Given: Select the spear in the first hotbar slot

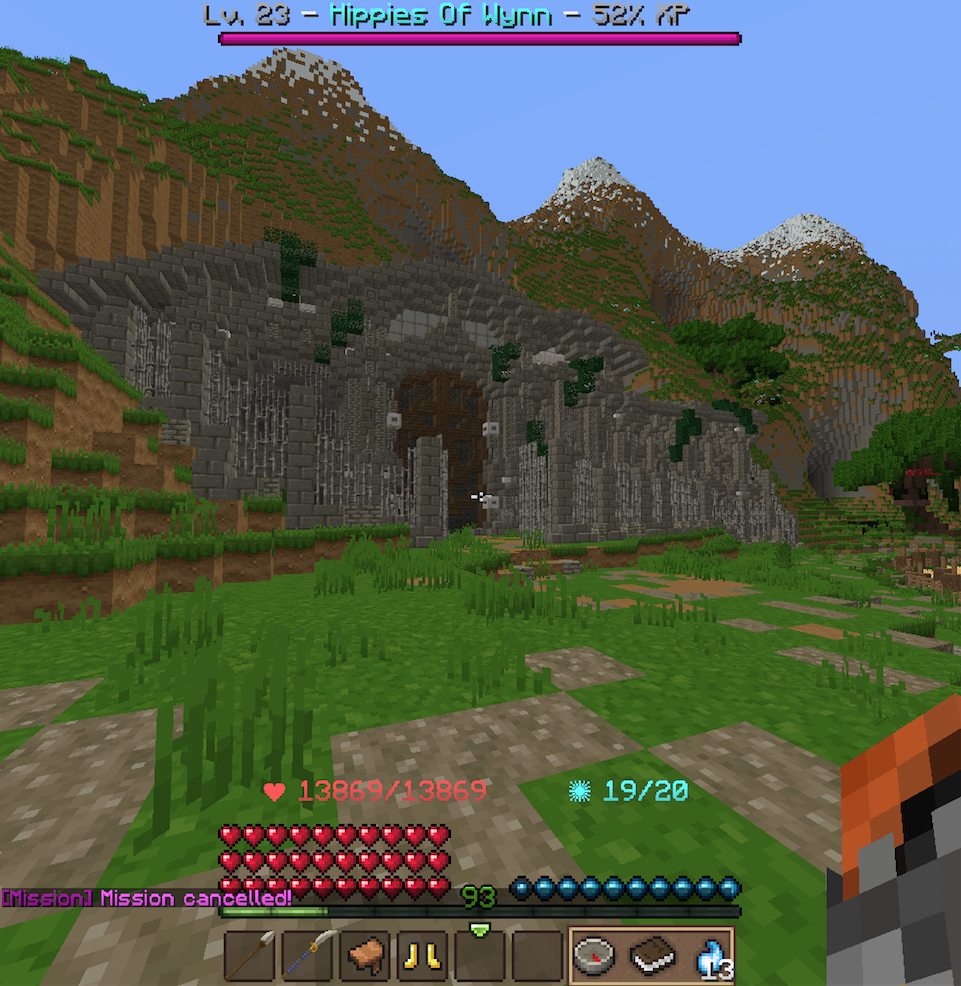Looking at the screenshot, I should click(x=250, y=955).
